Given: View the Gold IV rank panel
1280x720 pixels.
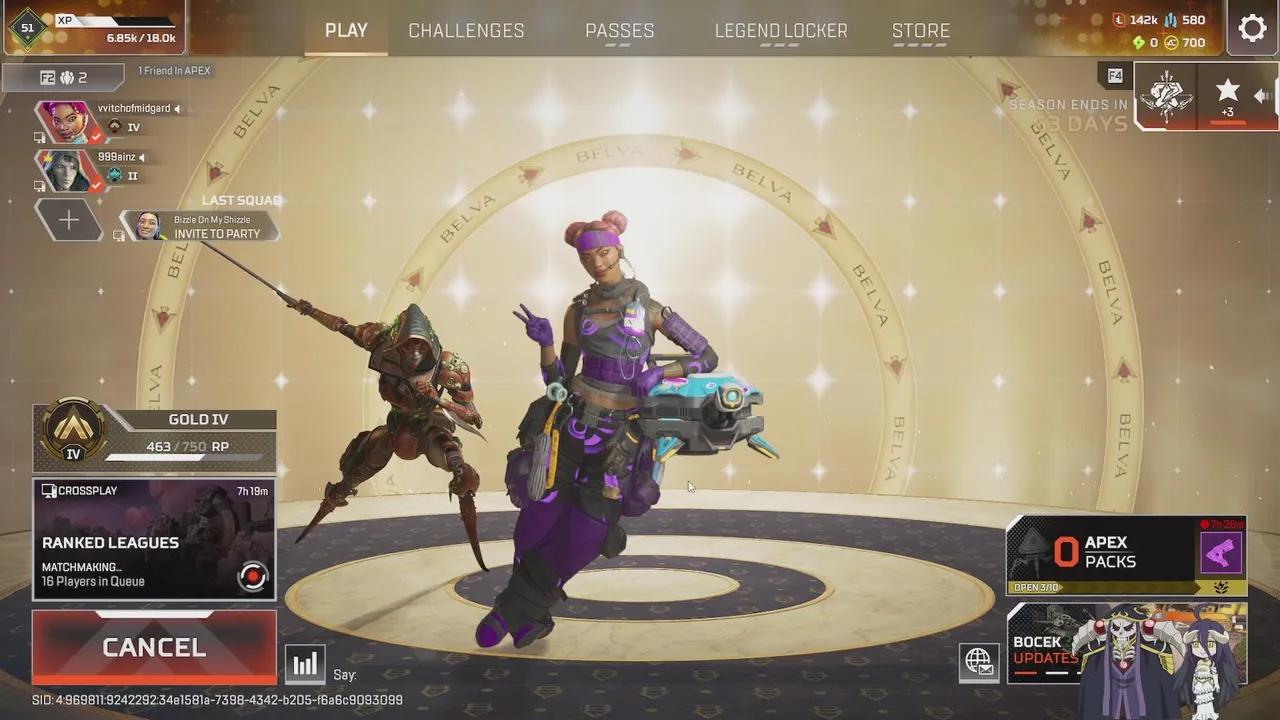Looking at the screenshot, I should coord(154,438).
